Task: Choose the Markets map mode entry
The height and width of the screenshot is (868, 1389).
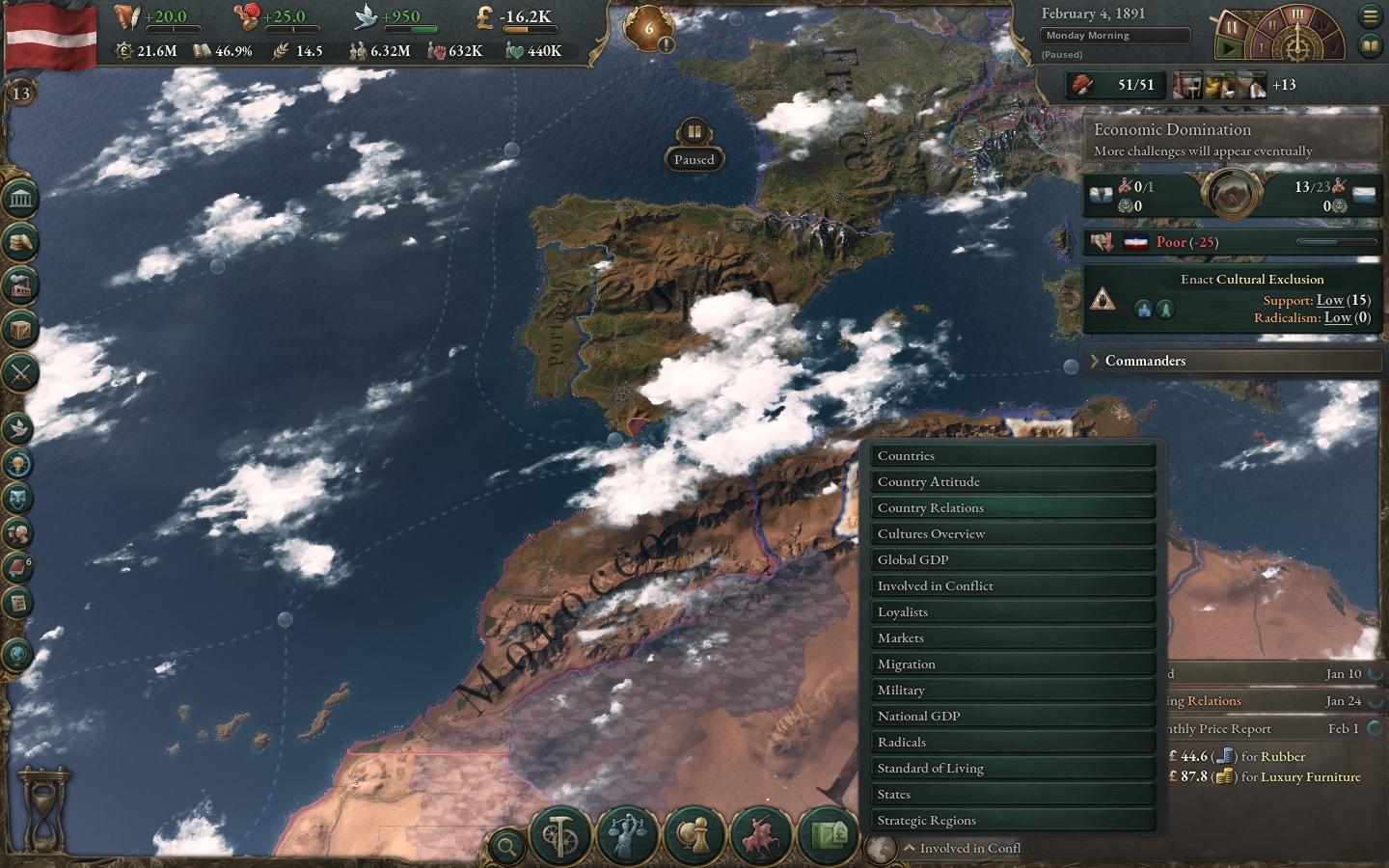Action: [1013, 638]
